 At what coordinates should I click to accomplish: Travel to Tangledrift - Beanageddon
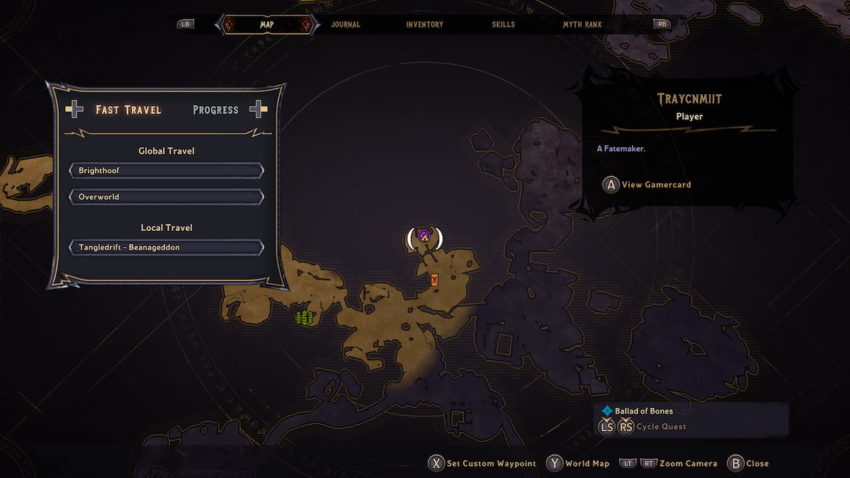[x=166, y=247]
